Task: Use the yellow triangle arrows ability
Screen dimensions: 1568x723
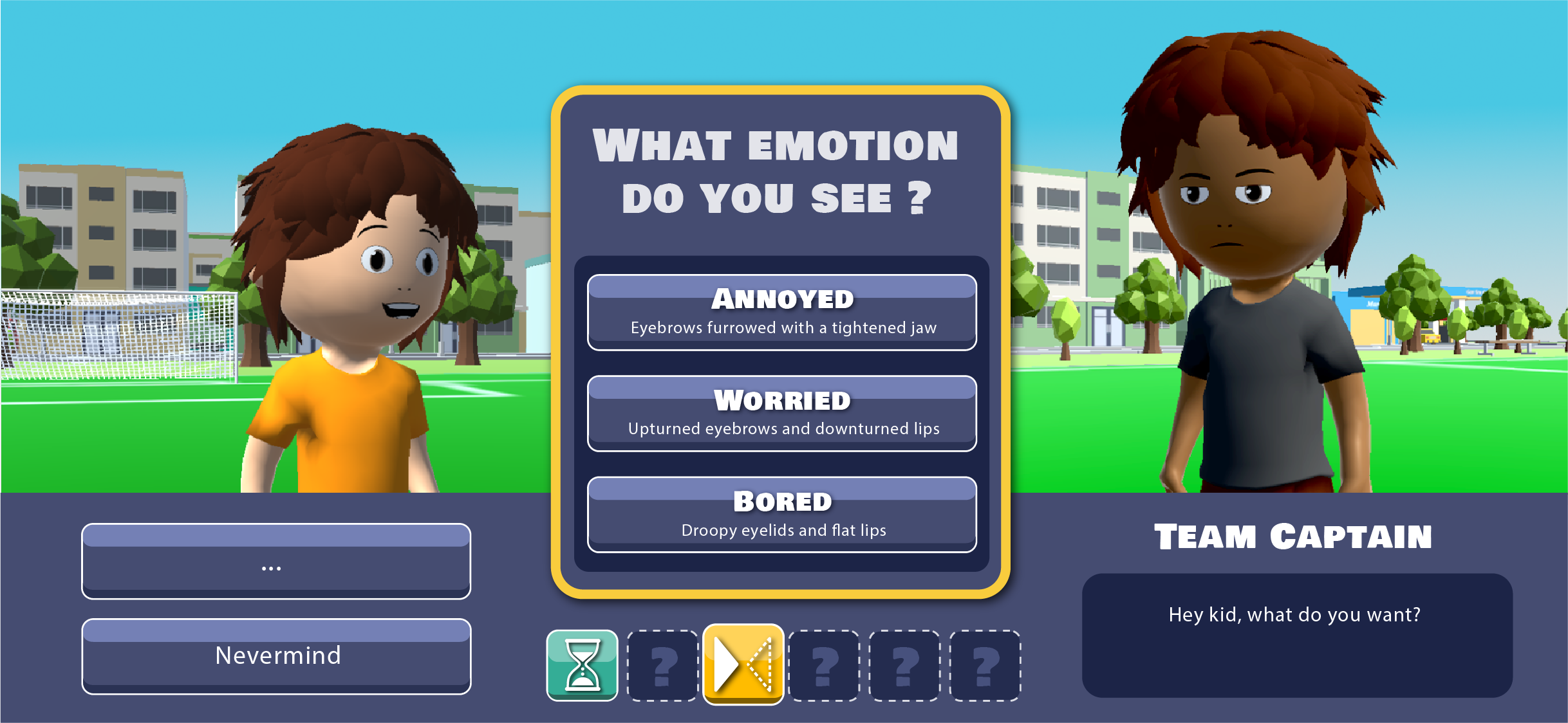Action: point(743,664)
